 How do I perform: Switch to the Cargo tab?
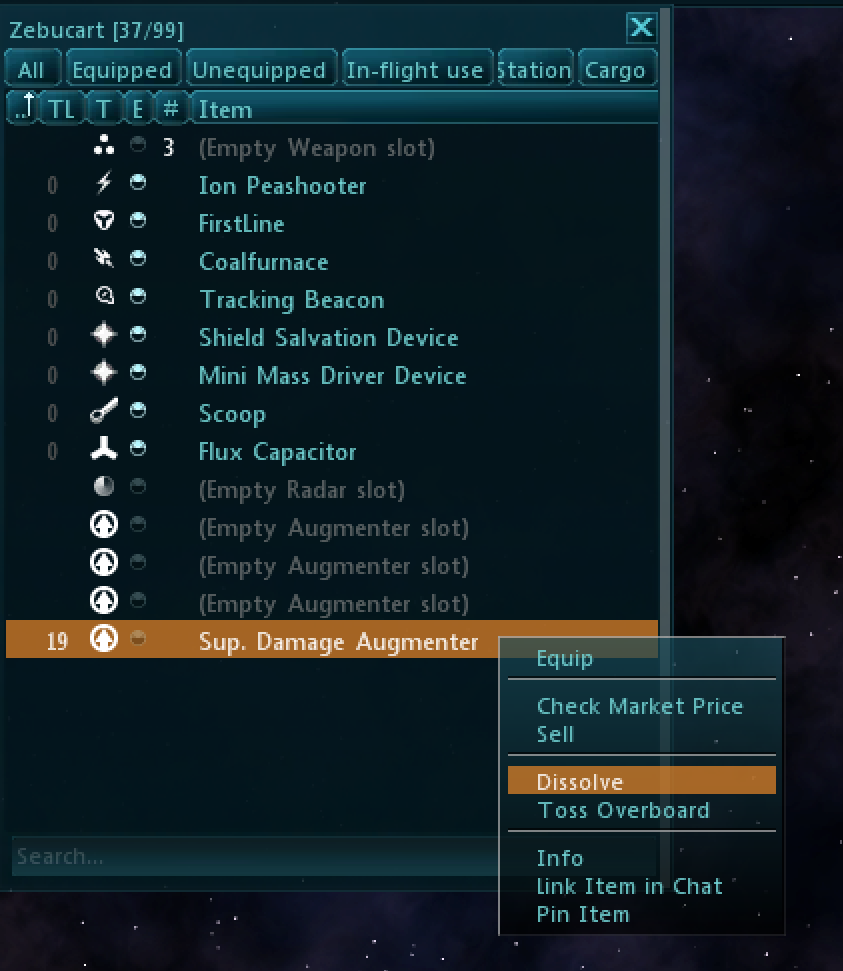click(x=615, y=70)
